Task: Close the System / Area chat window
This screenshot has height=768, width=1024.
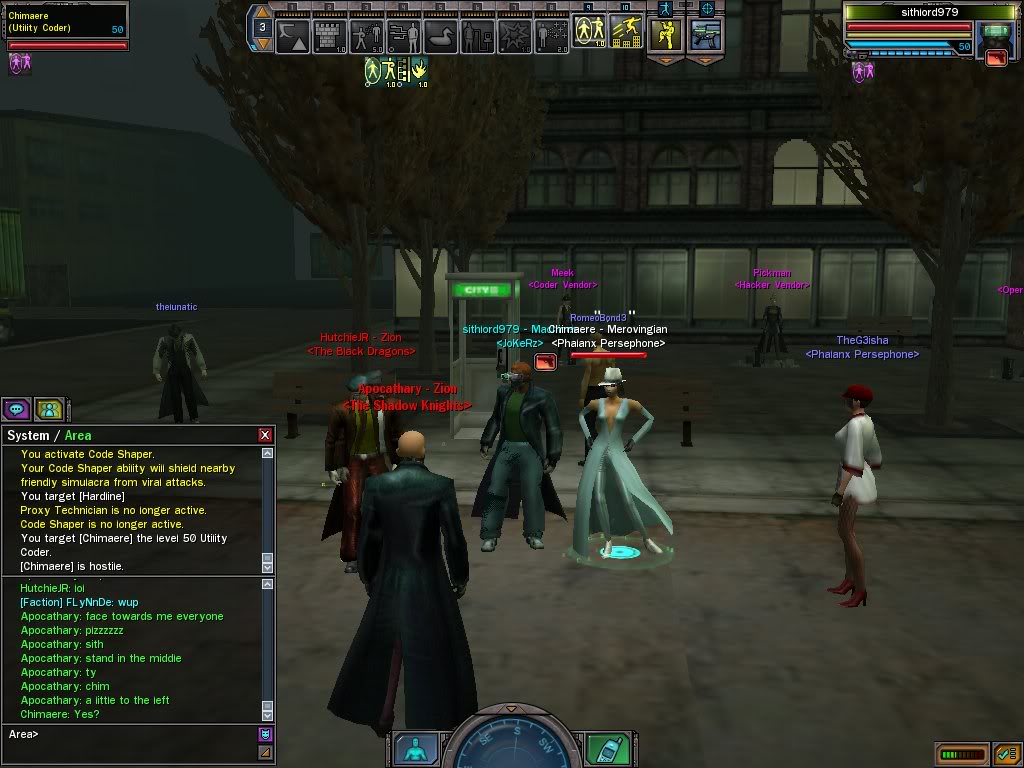Action: [x=265, y=435]
